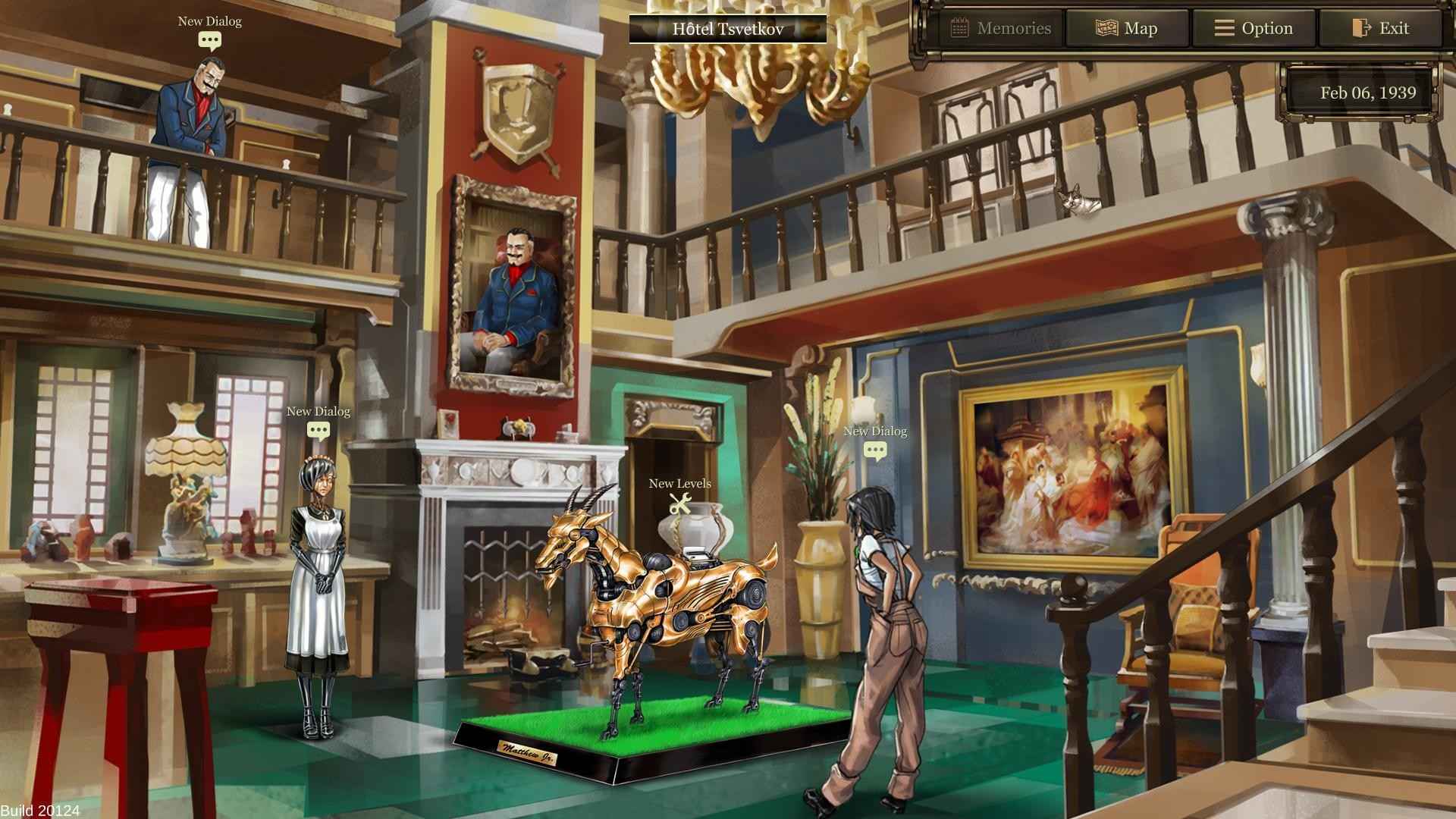Click the Exit door icon
This screenshot has height=819, width=1456.
(1360, 27)
